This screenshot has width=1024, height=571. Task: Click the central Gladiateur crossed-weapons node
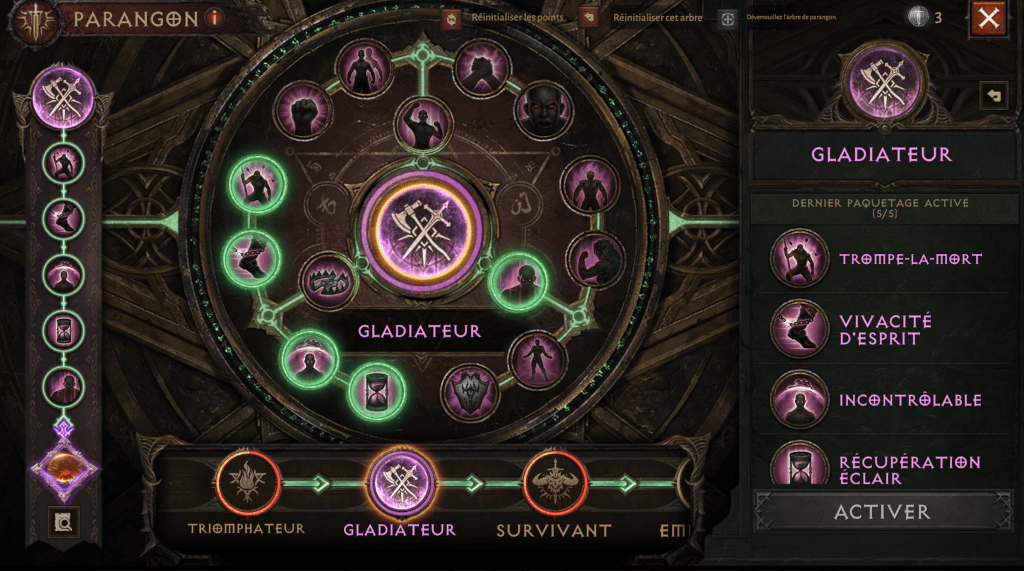(421, 228)
